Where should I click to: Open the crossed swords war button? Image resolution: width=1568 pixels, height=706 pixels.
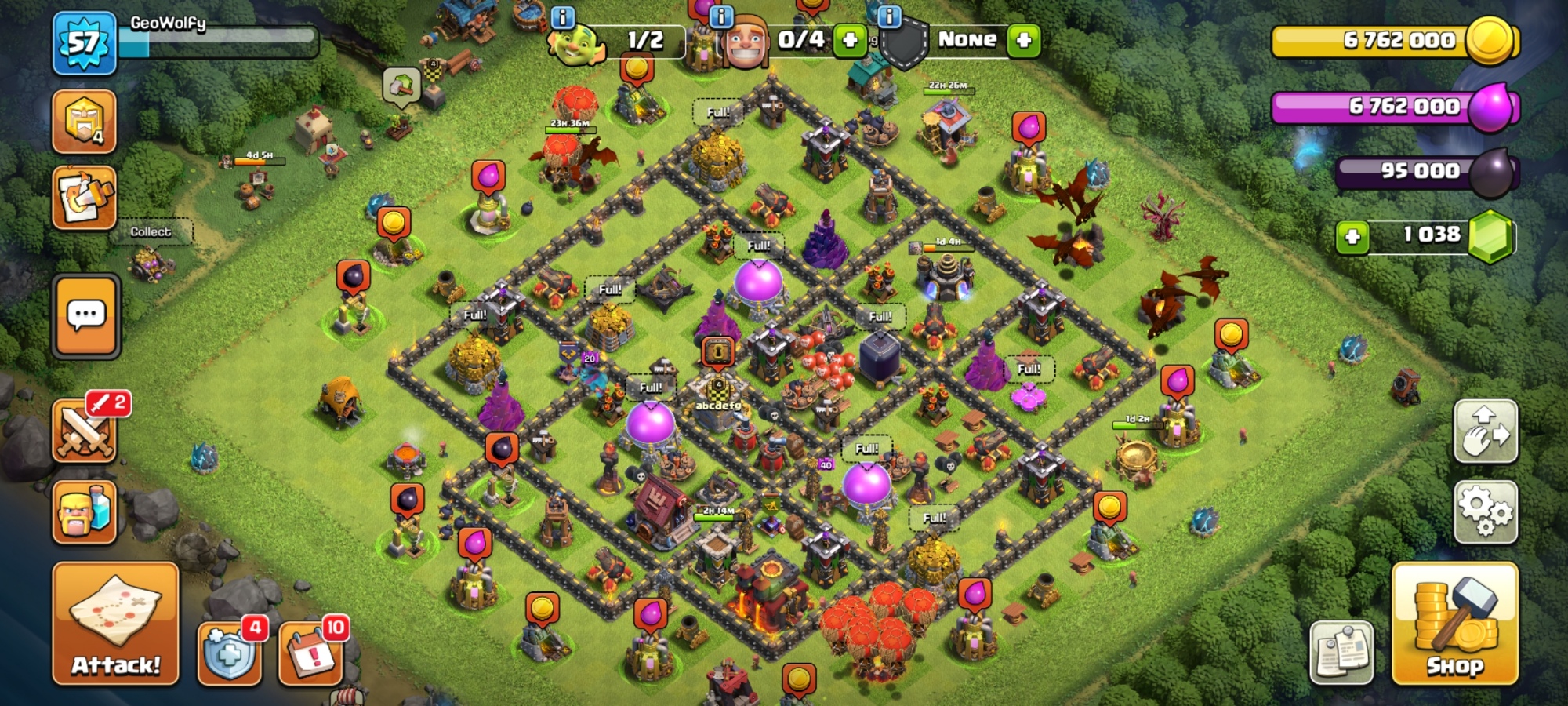85,431
